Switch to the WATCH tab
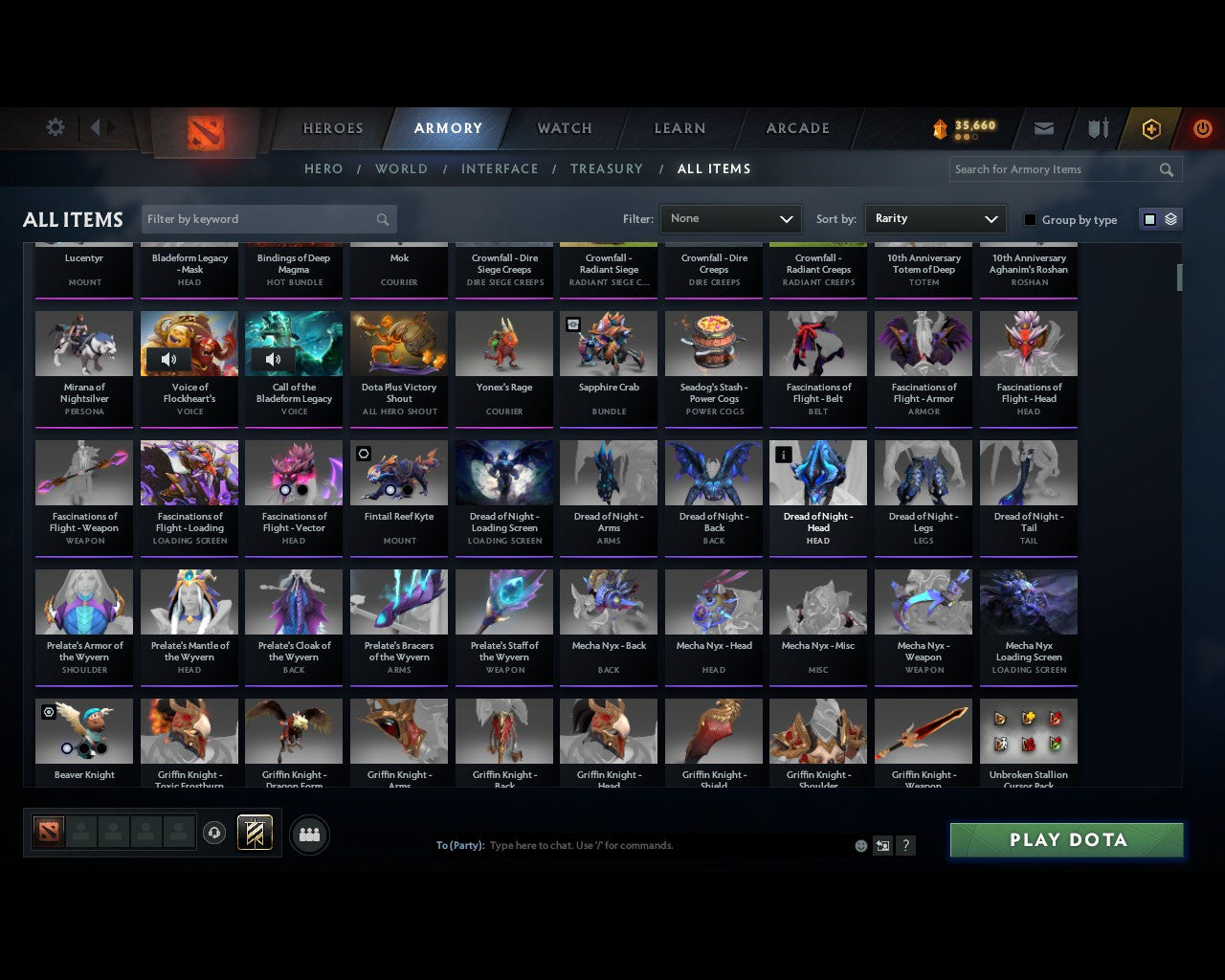 [x=563, y=127]
